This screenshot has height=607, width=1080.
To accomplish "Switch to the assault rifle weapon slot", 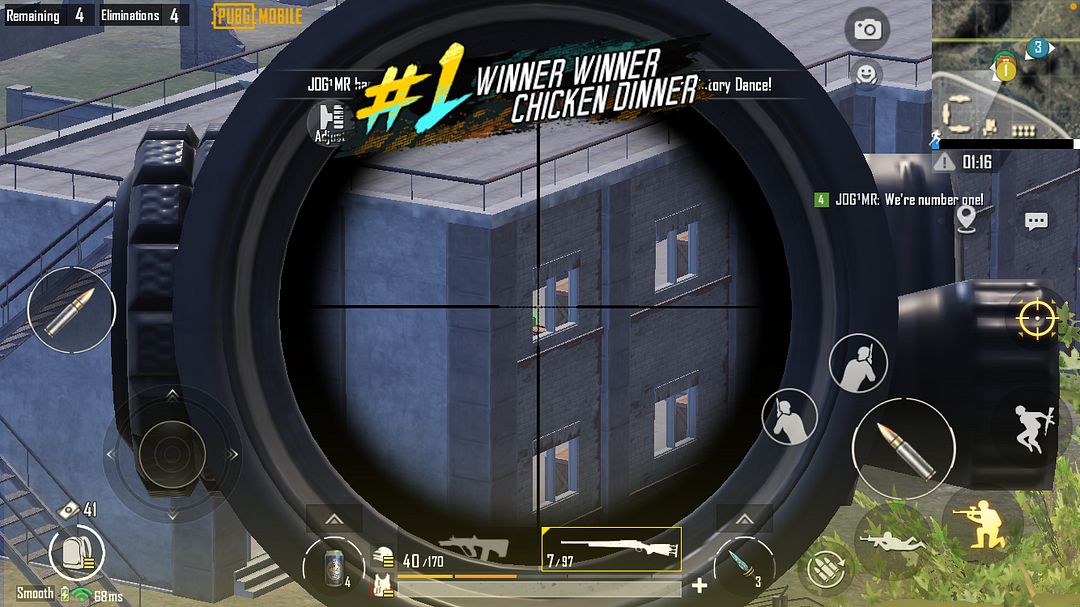I will tap(470, 551).
